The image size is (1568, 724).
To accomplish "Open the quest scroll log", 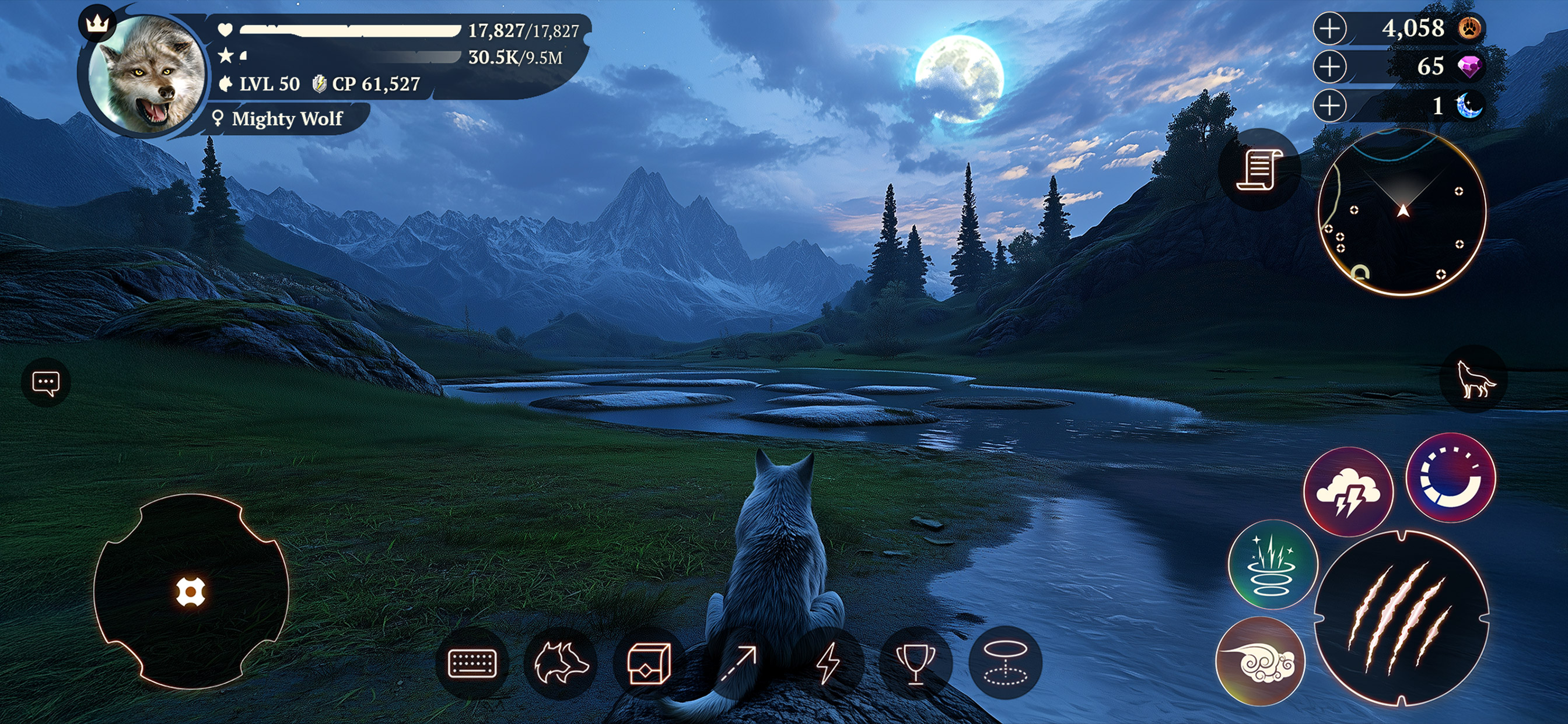I will pos(1259,170).
